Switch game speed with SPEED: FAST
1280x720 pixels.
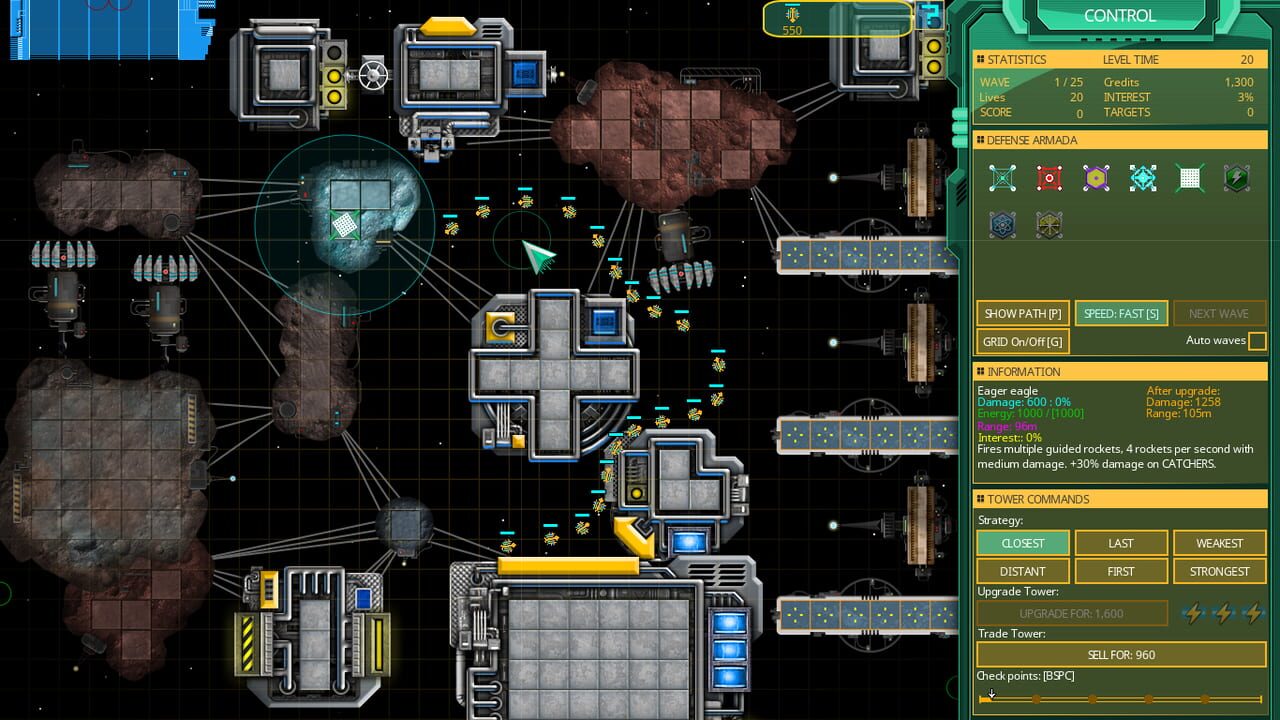tap(1120, 313)
